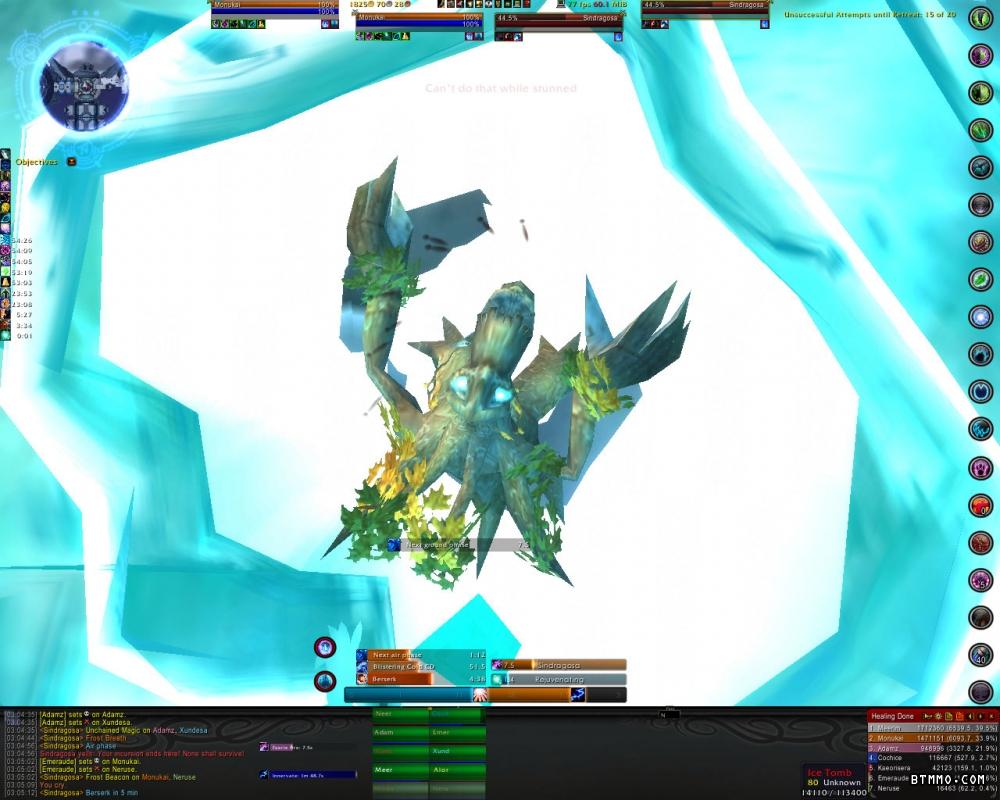Activate the green leaf ability icon
This screenshot has height=800, width=1000.
pos(980,278)
